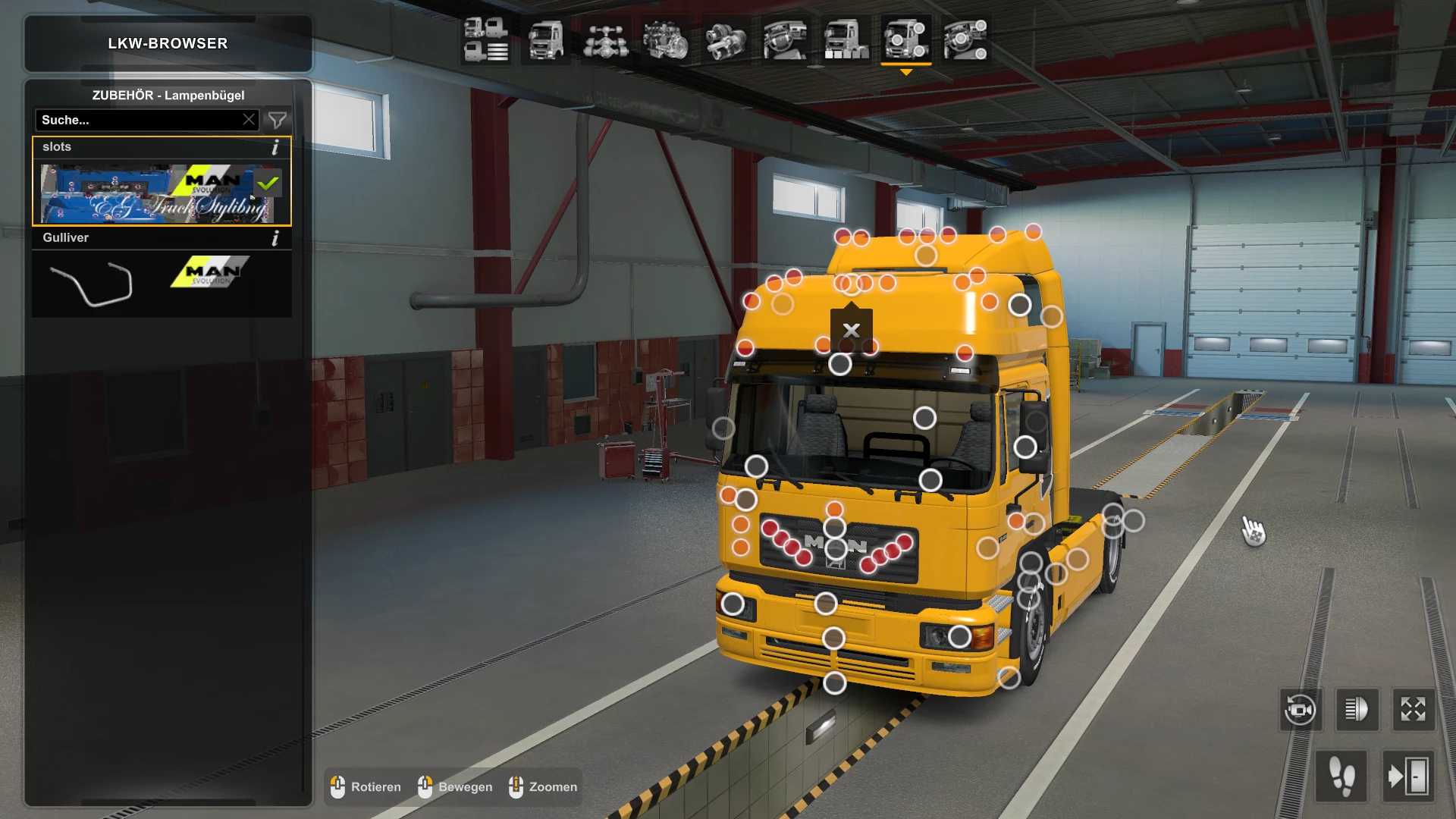The height and width of the screenshot is (819, 1456).
Task: Open the truck paint job tab
Action: pos(845,39)
